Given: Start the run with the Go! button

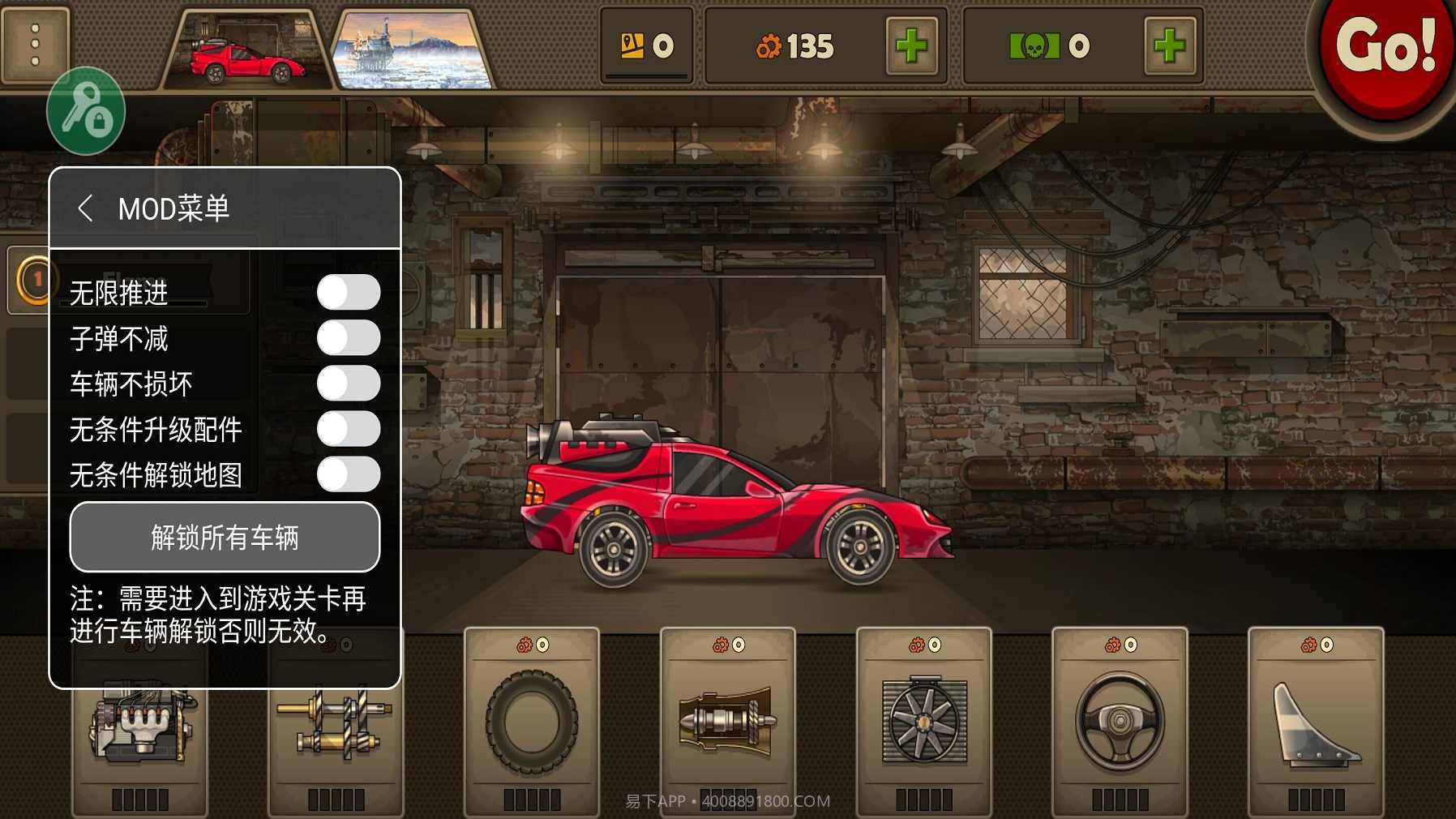Looking at the screenshot, I should [1385, 50].
